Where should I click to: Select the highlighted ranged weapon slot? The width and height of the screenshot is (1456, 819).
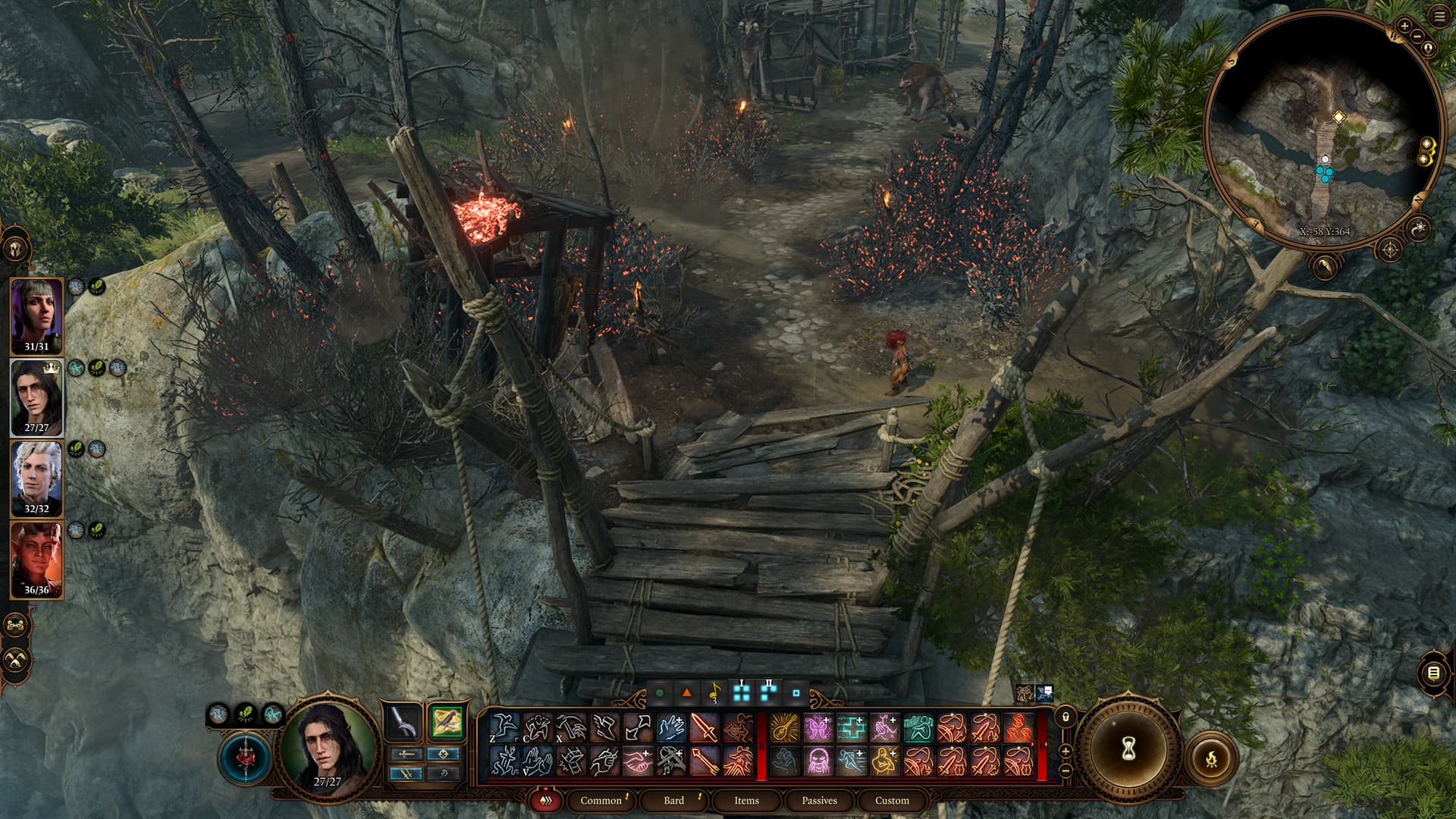click(x=446, y=720)
